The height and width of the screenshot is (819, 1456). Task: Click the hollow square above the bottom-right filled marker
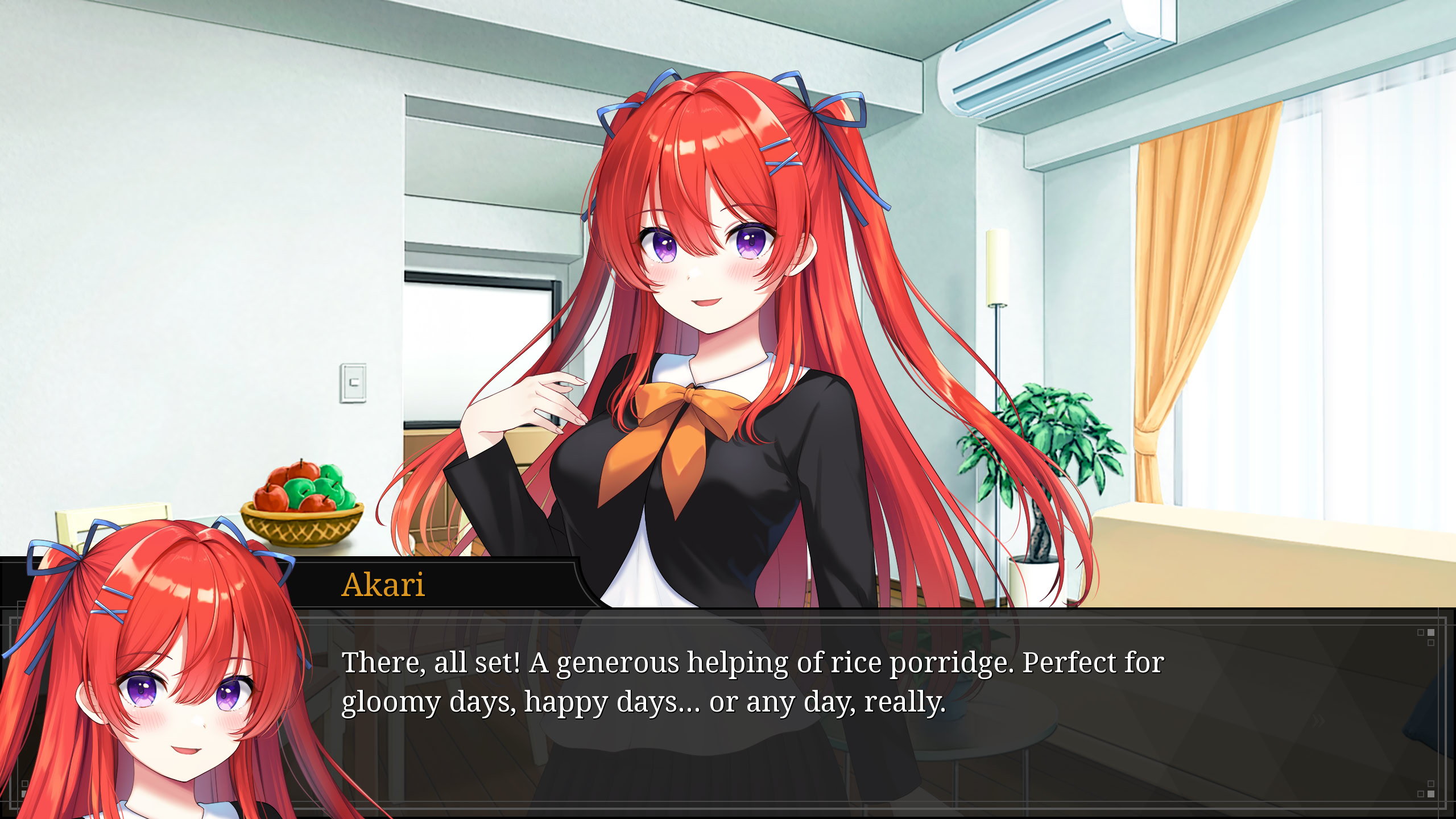pos(1431,784)
